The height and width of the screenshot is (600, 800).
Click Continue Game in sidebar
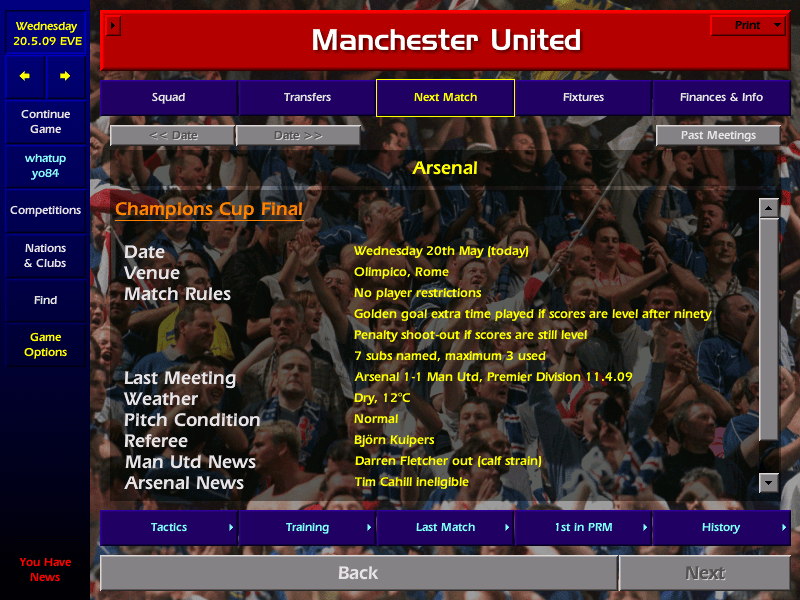(45, 121)
